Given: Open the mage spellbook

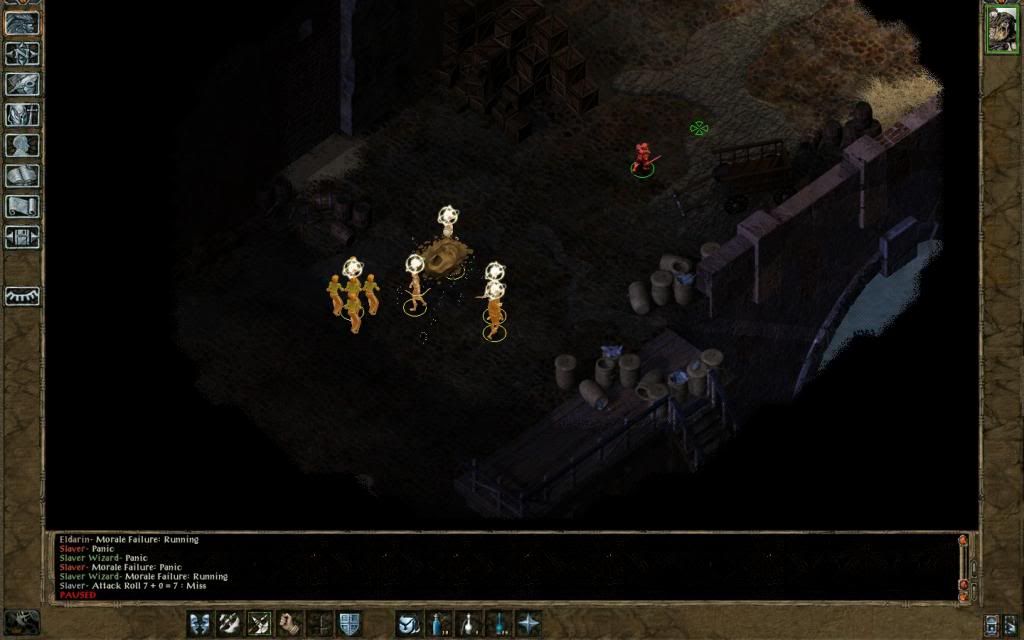Looking at the screenshot, I should [x=22, y=176].
